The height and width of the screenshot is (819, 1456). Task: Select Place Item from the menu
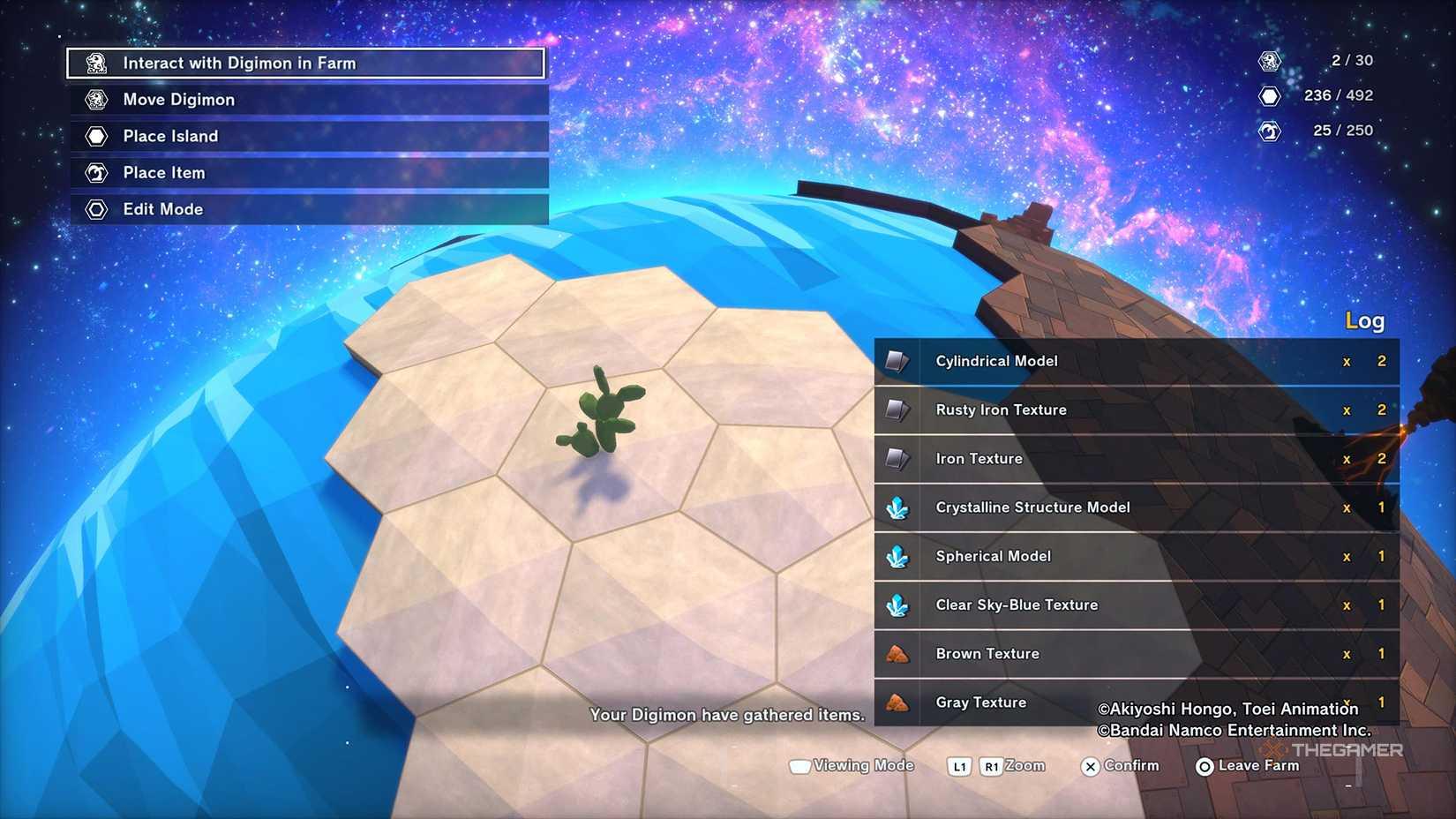coord(309,173)
